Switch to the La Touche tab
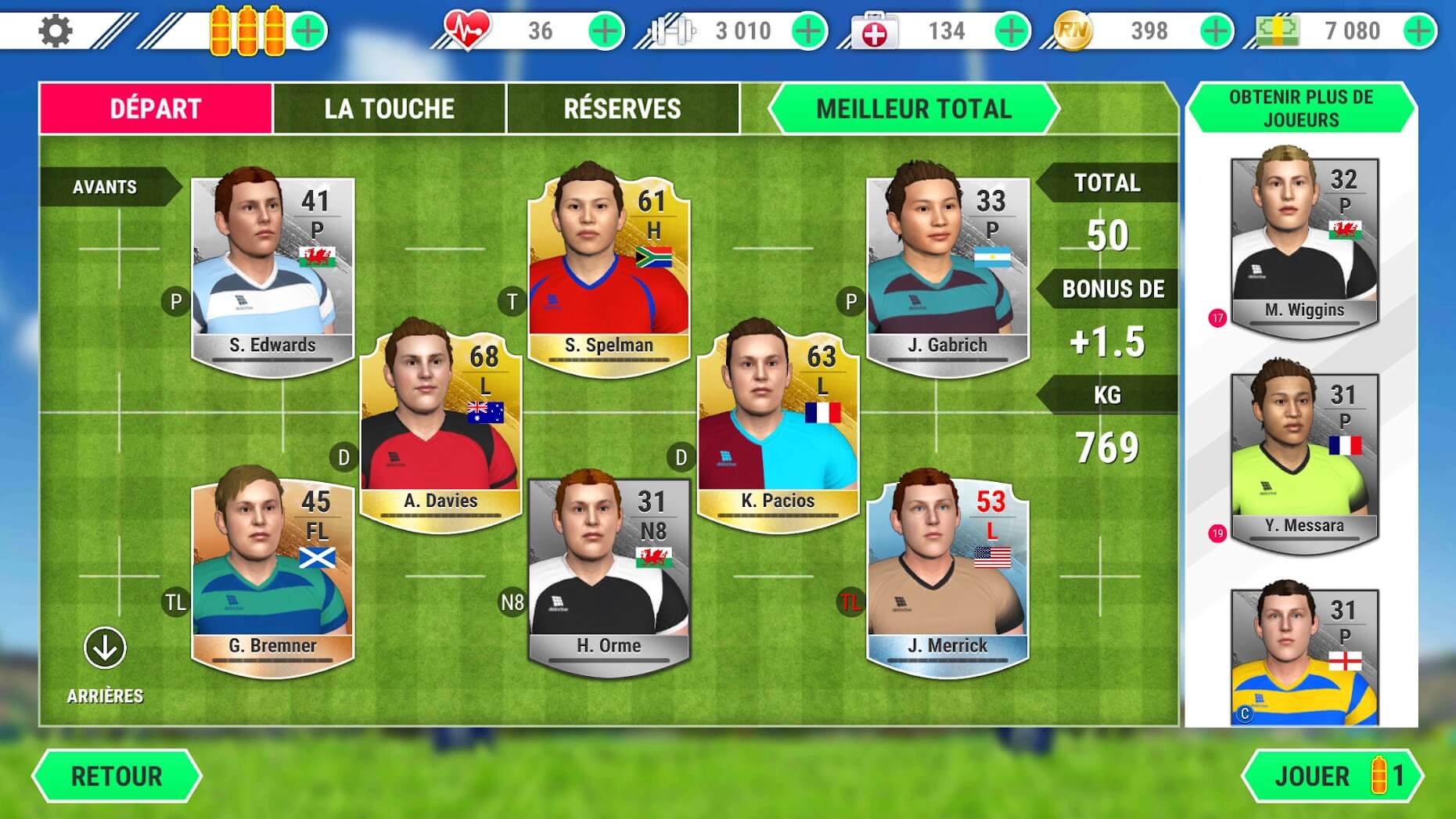1456x819 pixels. tap(389, 109)
